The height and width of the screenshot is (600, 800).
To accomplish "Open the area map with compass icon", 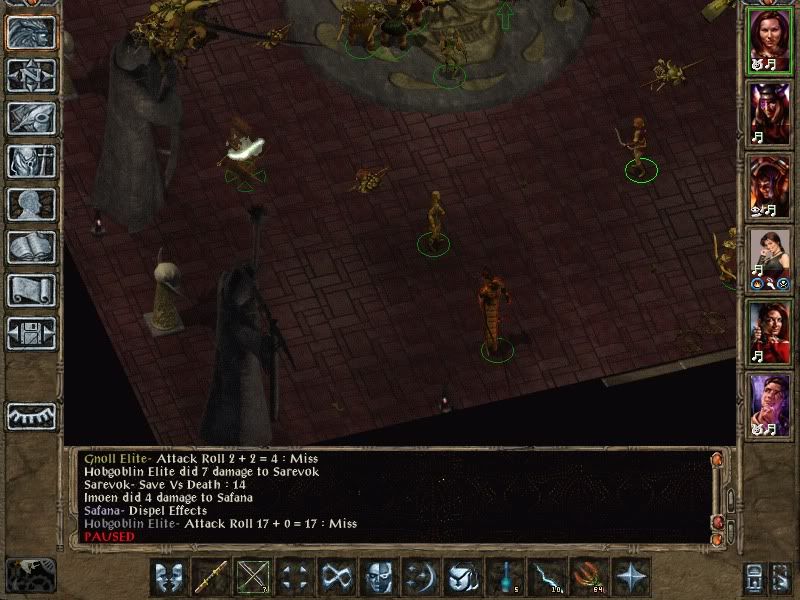I will coord(30,75).
